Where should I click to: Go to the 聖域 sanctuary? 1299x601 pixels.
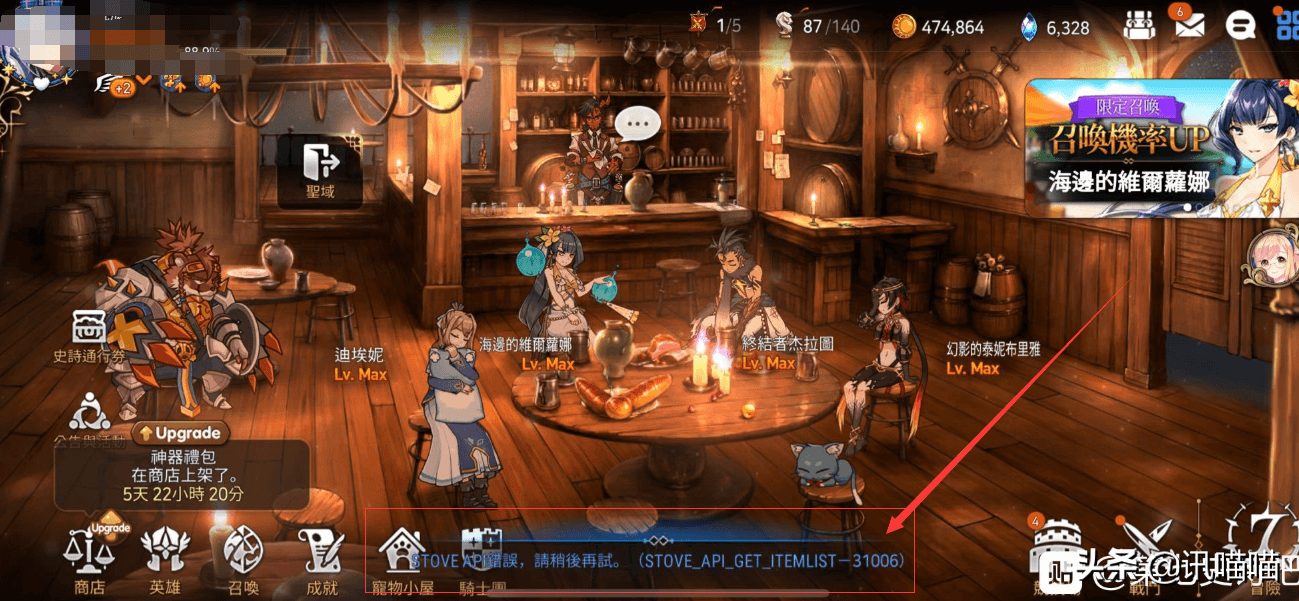tap(320, 170)
